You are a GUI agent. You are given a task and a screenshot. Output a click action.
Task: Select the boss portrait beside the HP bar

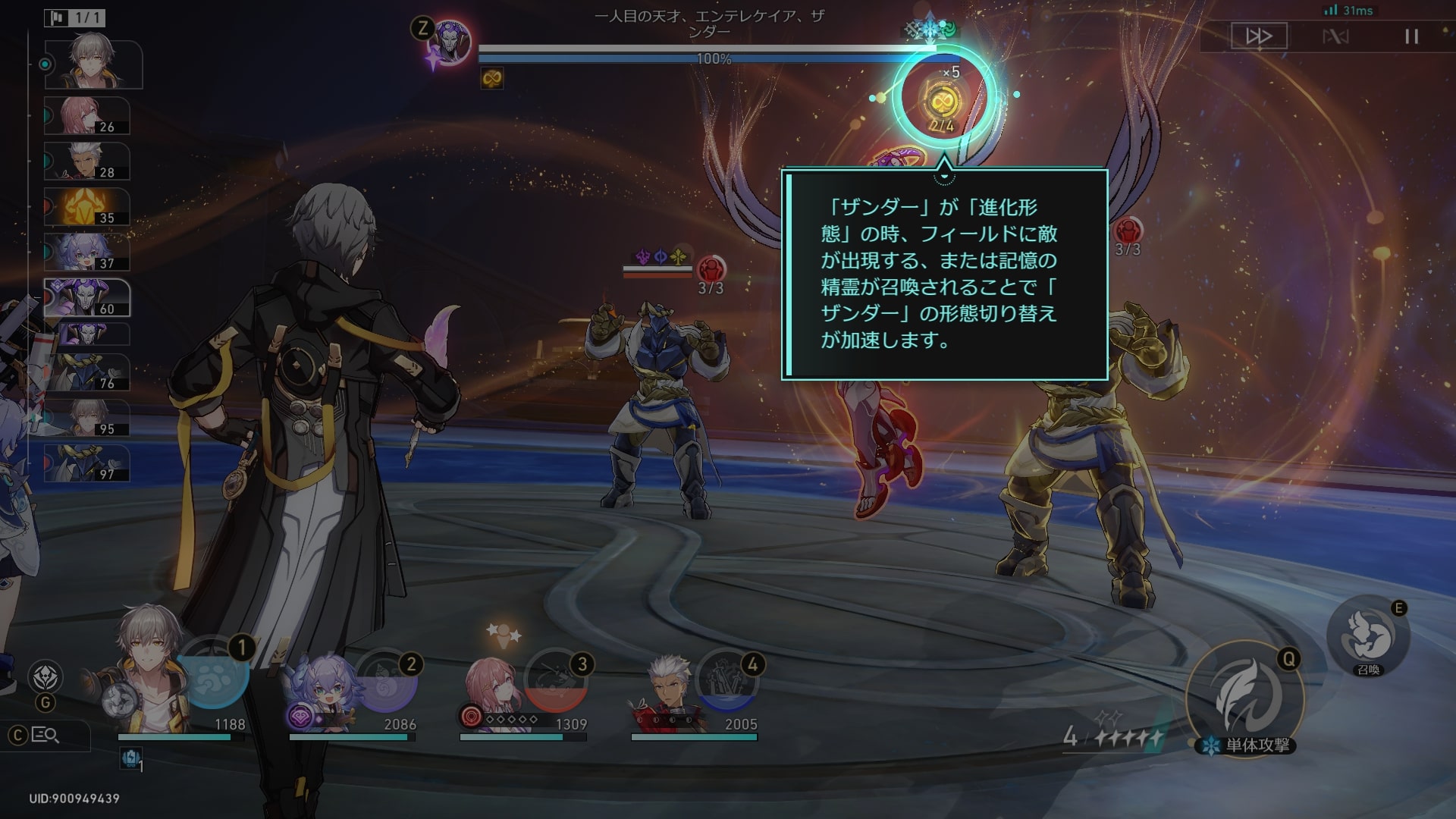coord(450,43)
